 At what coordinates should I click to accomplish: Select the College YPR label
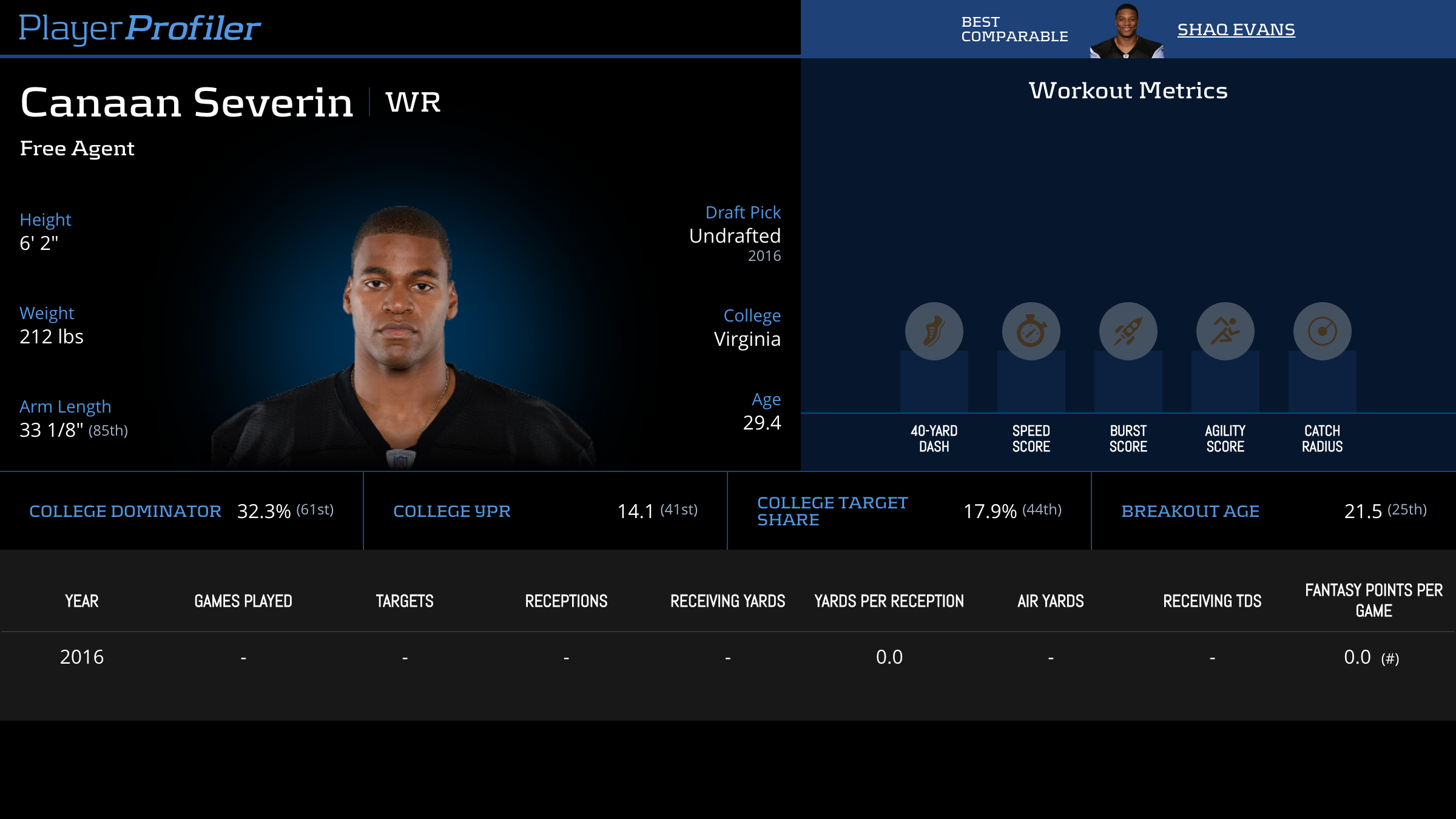click(452, 511)
